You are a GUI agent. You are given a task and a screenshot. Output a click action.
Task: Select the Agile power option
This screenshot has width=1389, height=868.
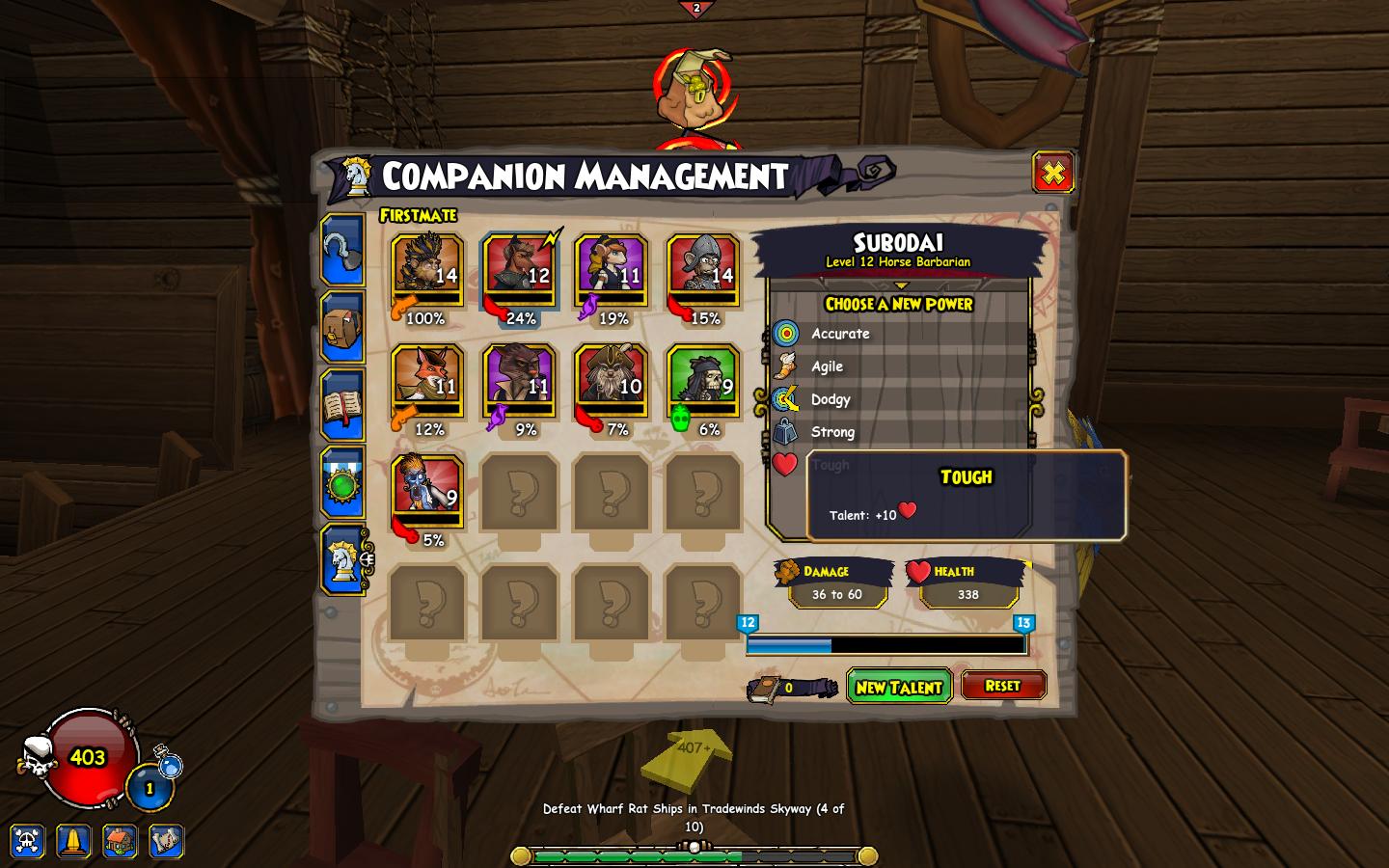[827, 366]
